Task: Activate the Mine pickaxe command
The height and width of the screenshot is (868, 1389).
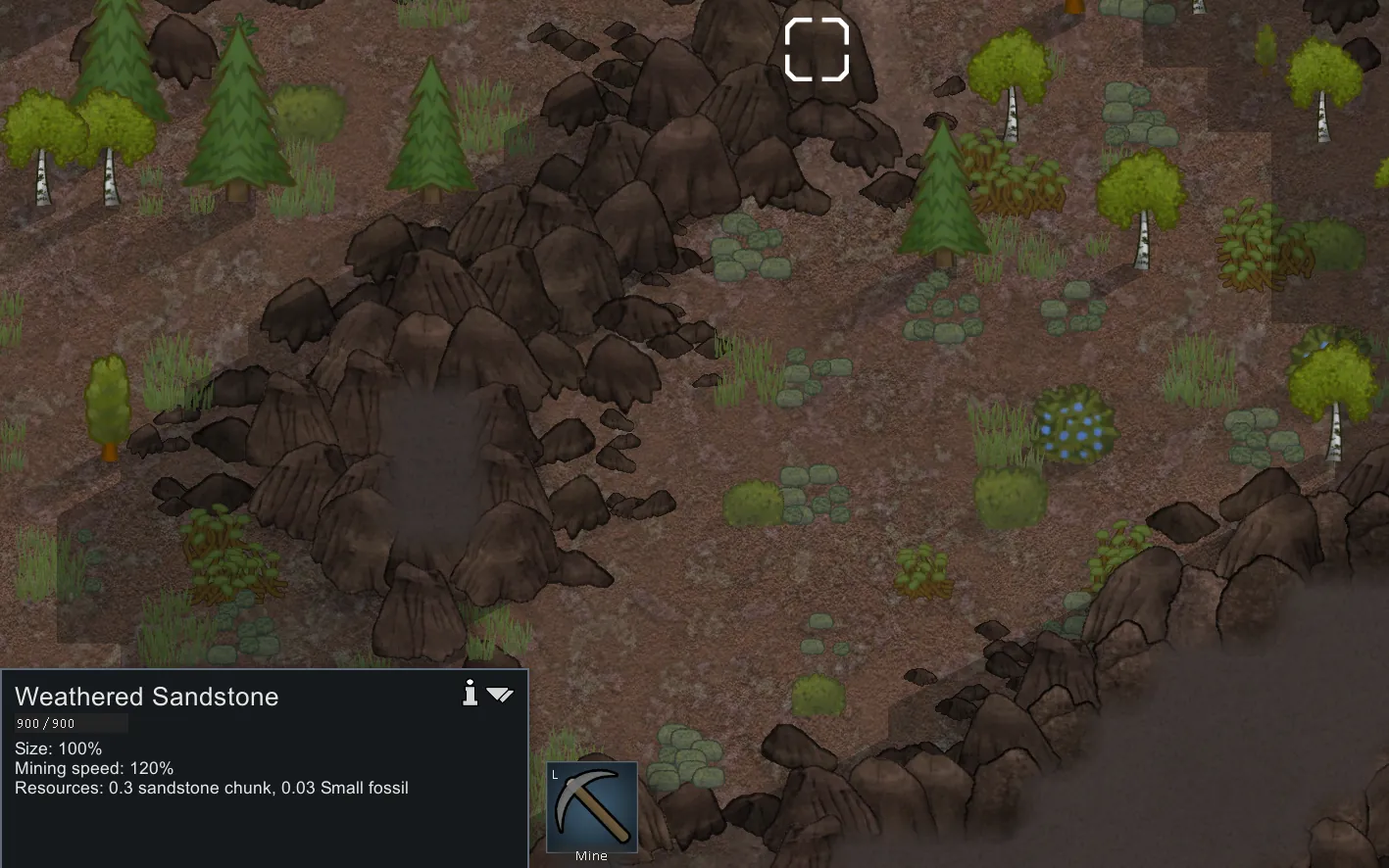Action: 591,808
